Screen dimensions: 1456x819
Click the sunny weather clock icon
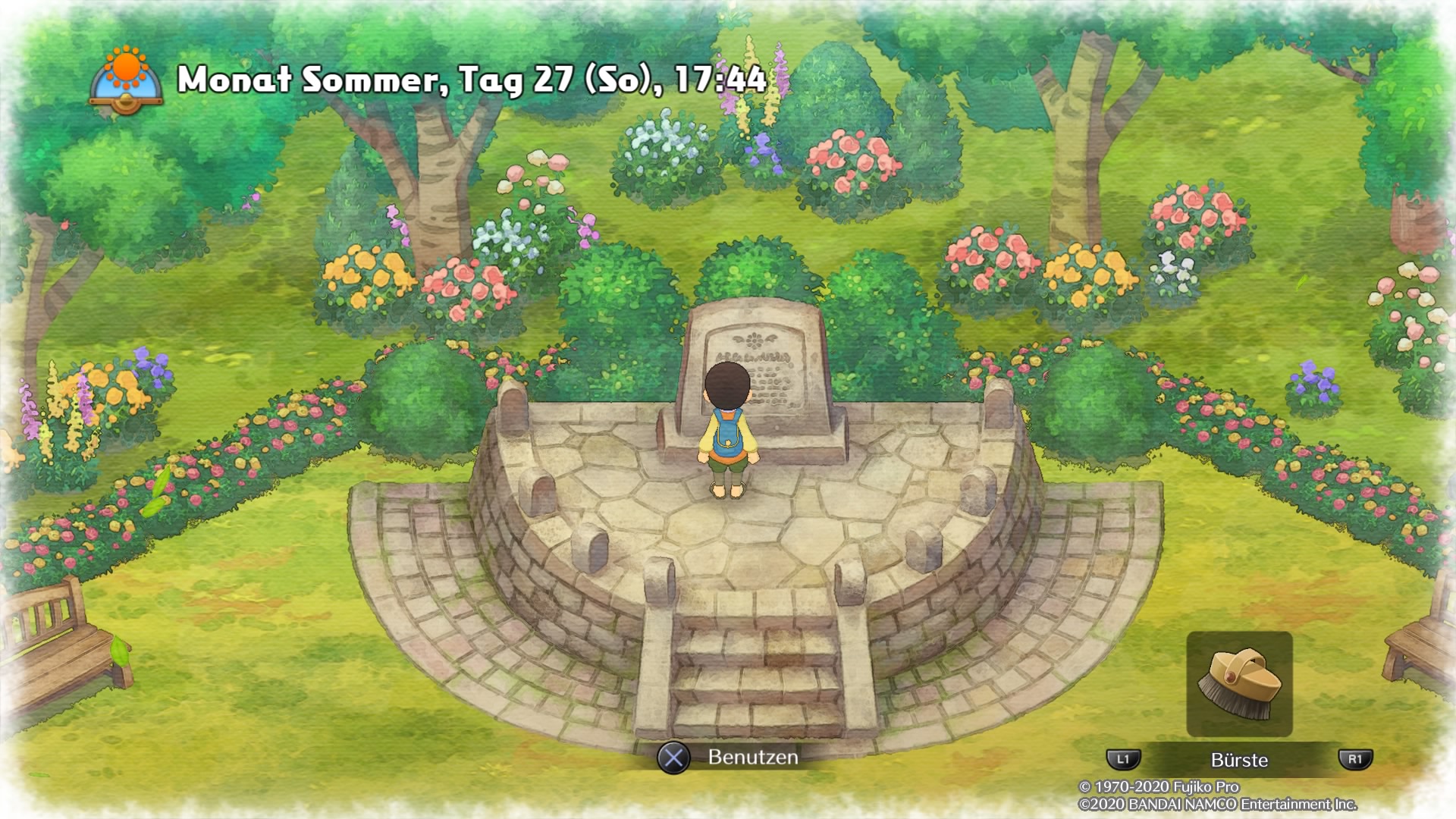tap(126, 80)
